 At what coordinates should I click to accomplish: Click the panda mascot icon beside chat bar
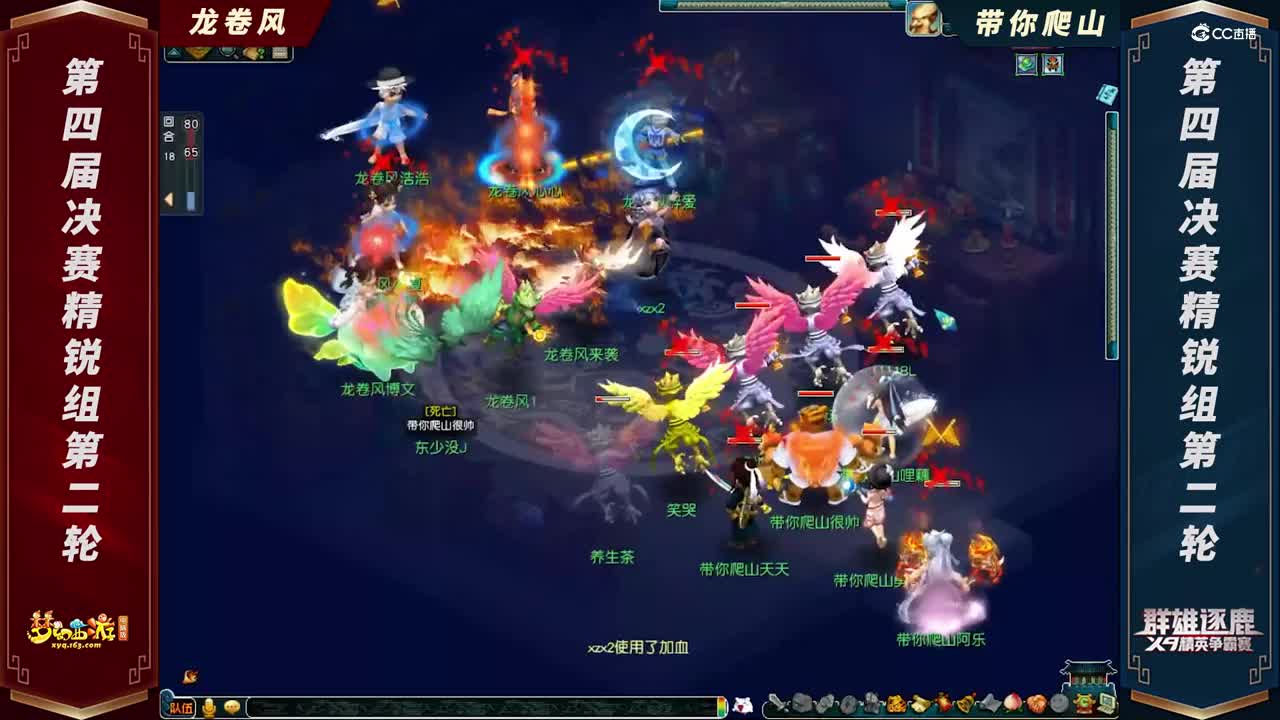745,705
